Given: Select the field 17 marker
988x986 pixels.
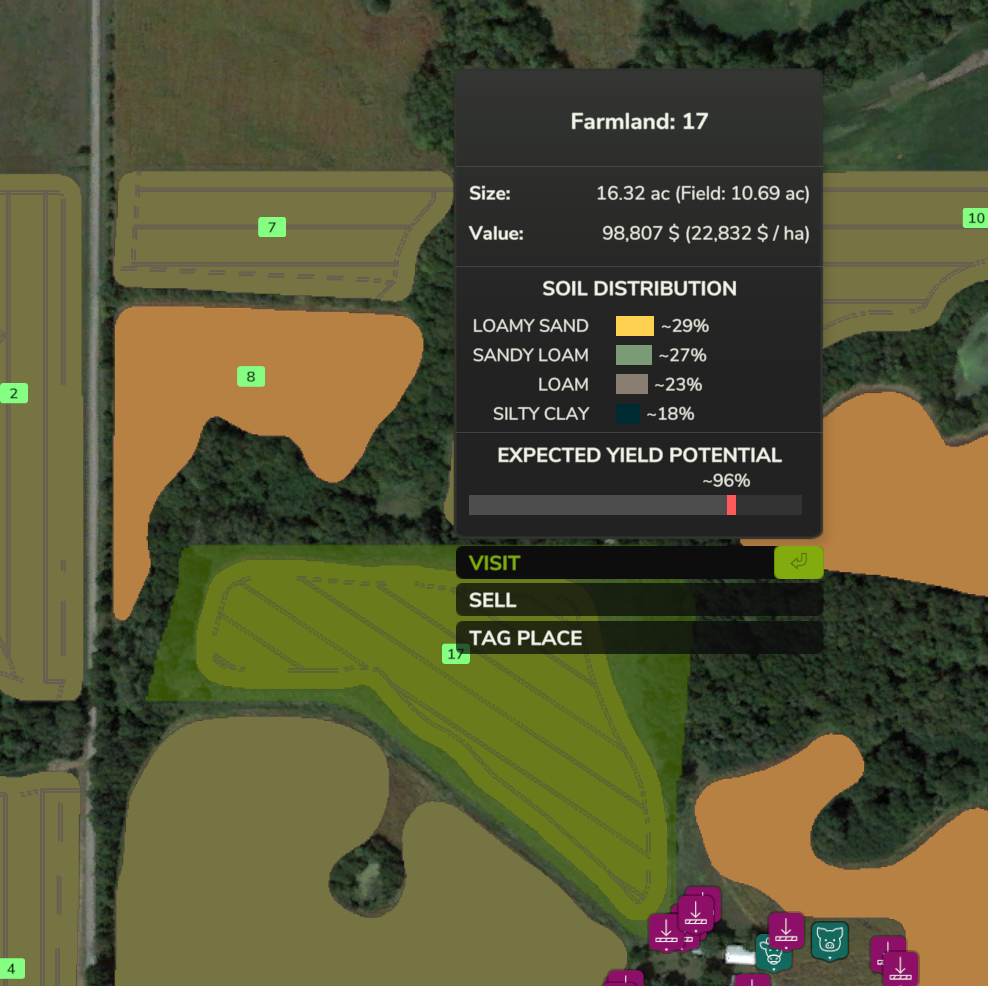Looking at the screenshot, I should pos(456,654).
